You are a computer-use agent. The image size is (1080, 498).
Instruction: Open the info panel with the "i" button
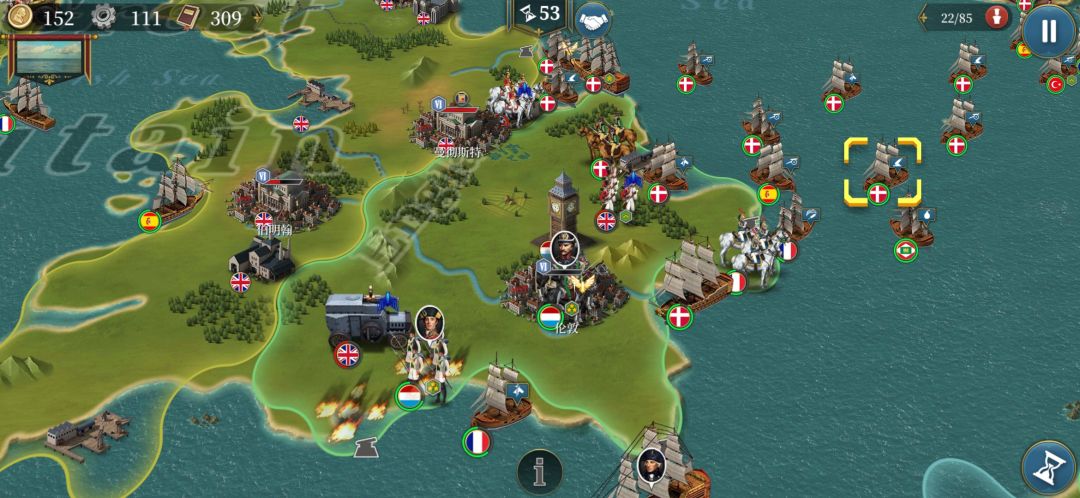540,471
